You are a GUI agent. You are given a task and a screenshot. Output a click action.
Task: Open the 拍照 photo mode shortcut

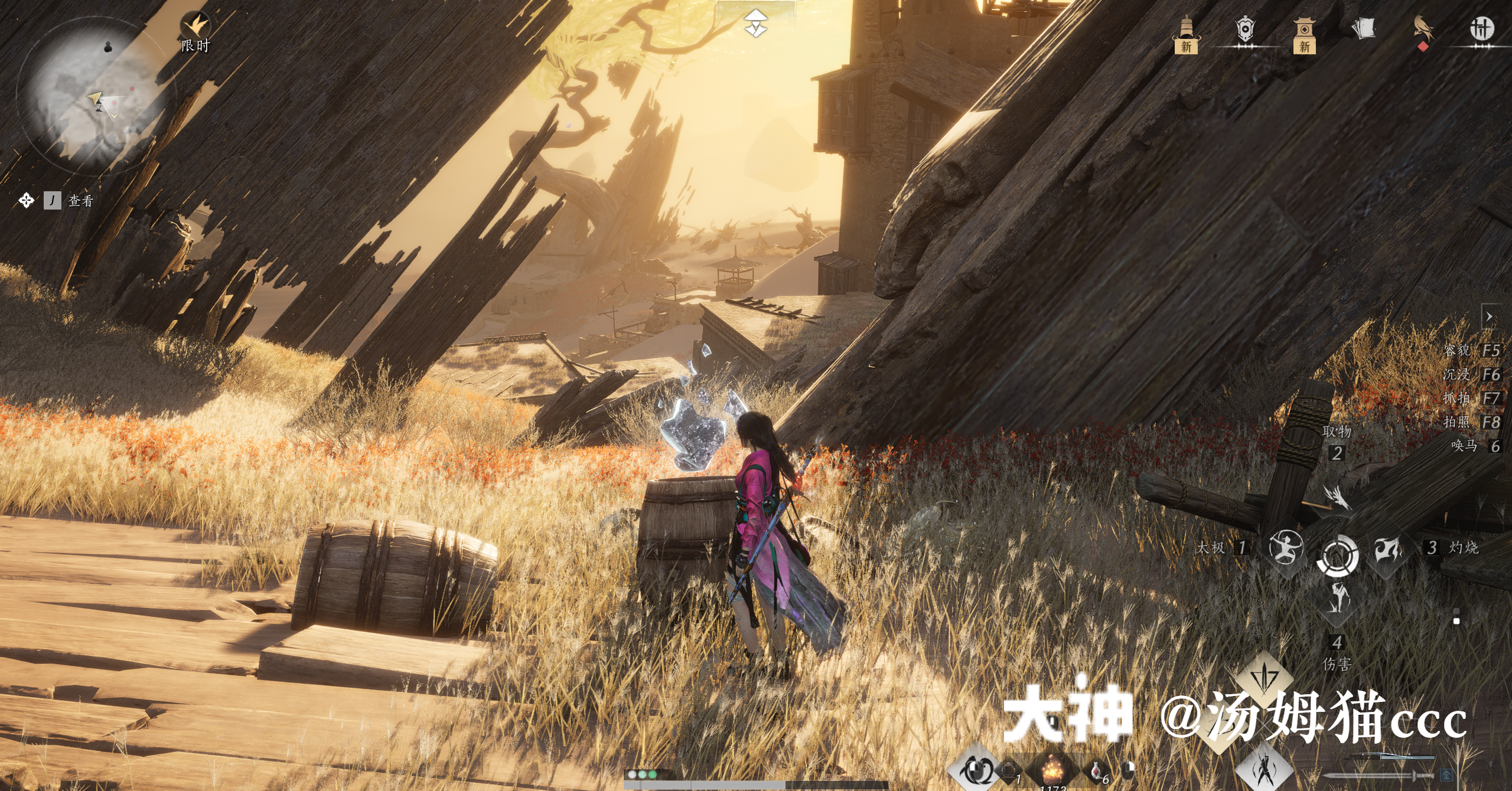click(x=1471, y=422)
